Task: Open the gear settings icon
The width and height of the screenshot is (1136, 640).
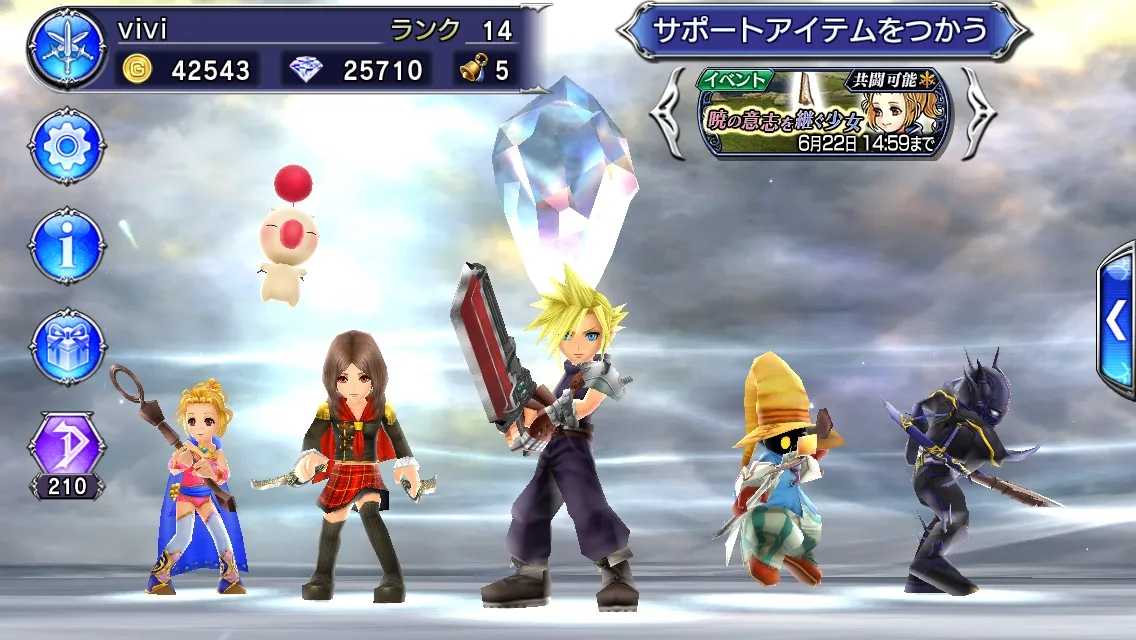Action: point(67,147)
